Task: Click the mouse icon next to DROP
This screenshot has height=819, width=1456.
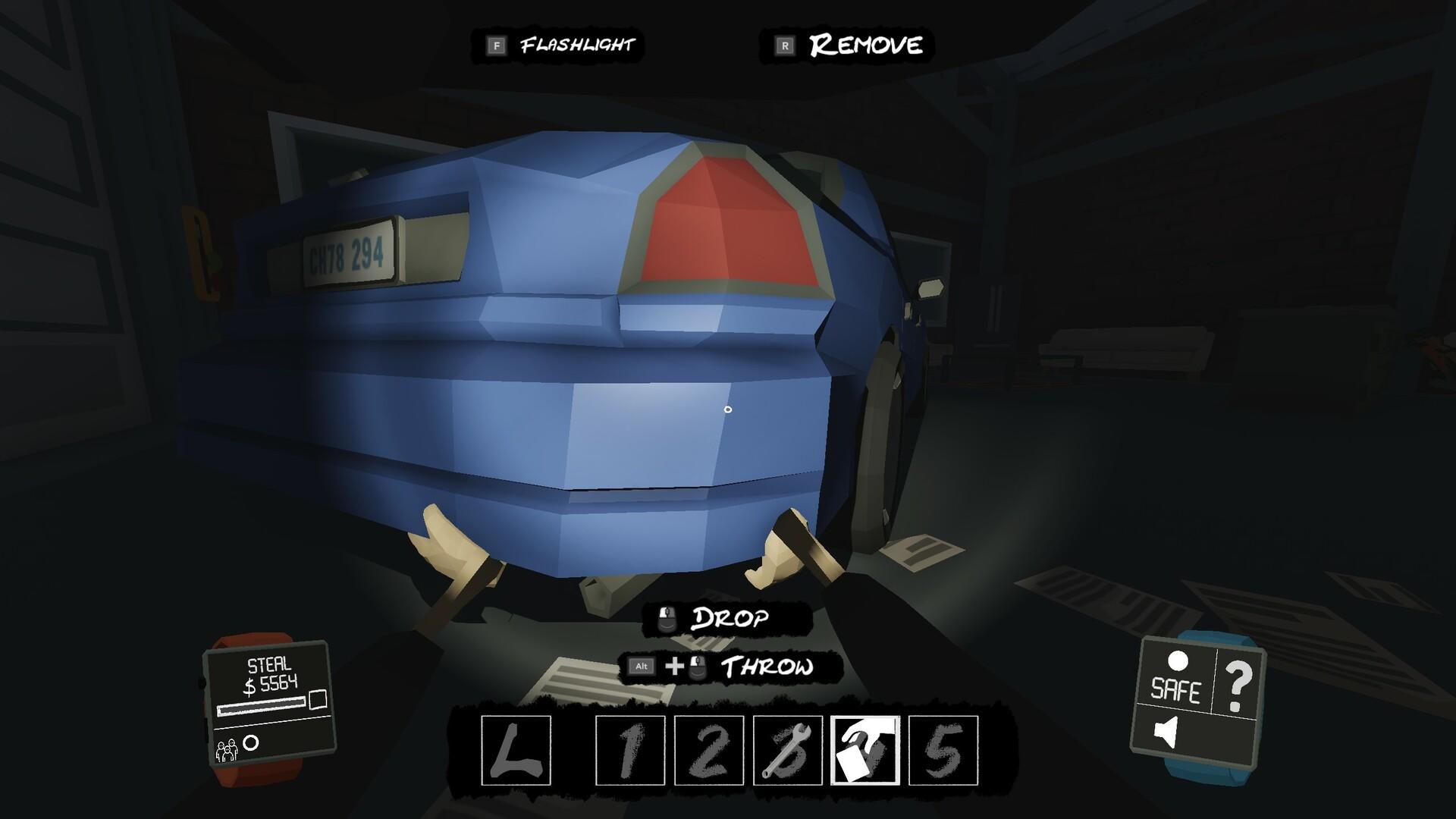Action: point(667,620)
